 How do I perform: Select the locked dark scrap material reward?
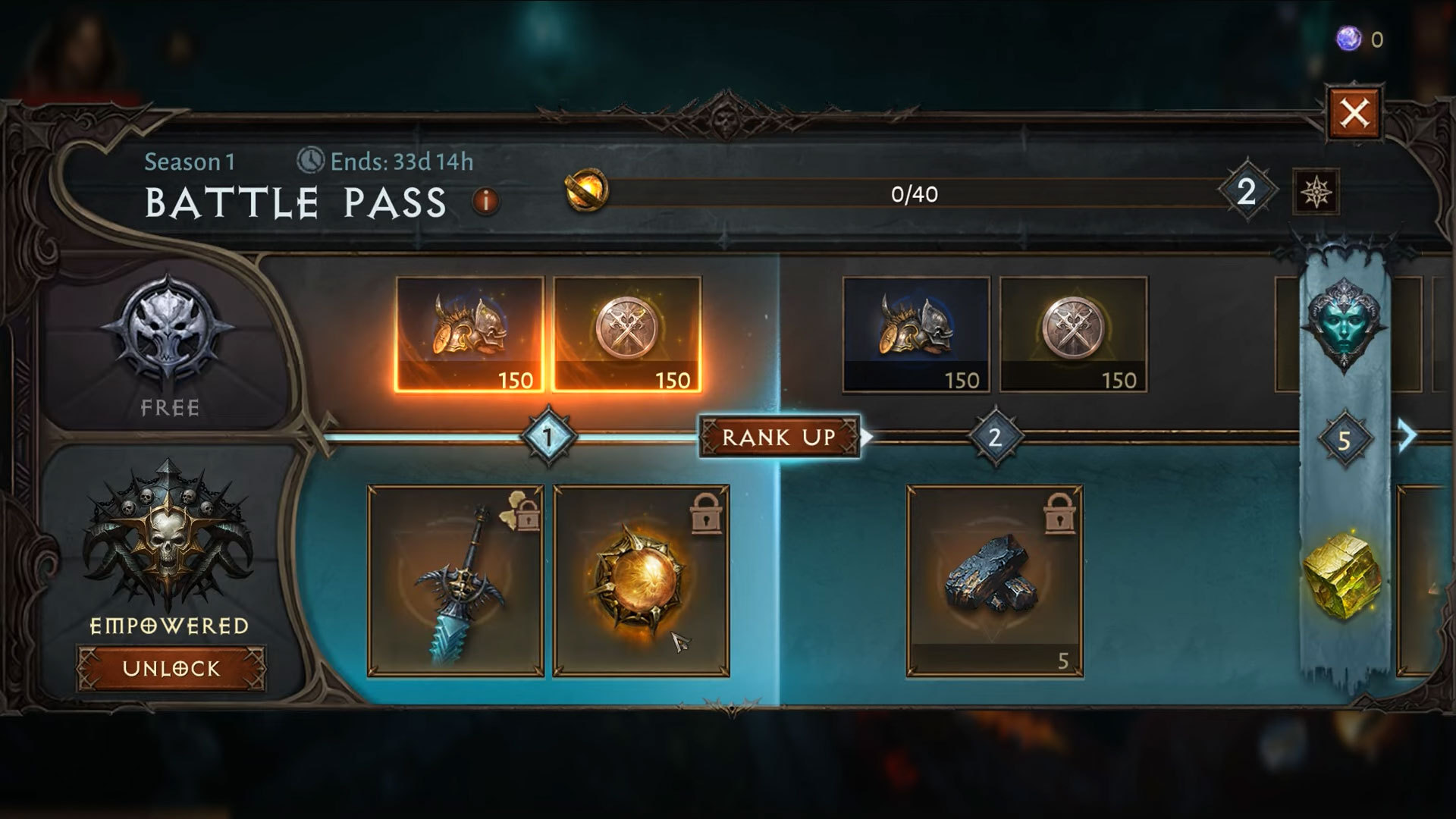995,581
